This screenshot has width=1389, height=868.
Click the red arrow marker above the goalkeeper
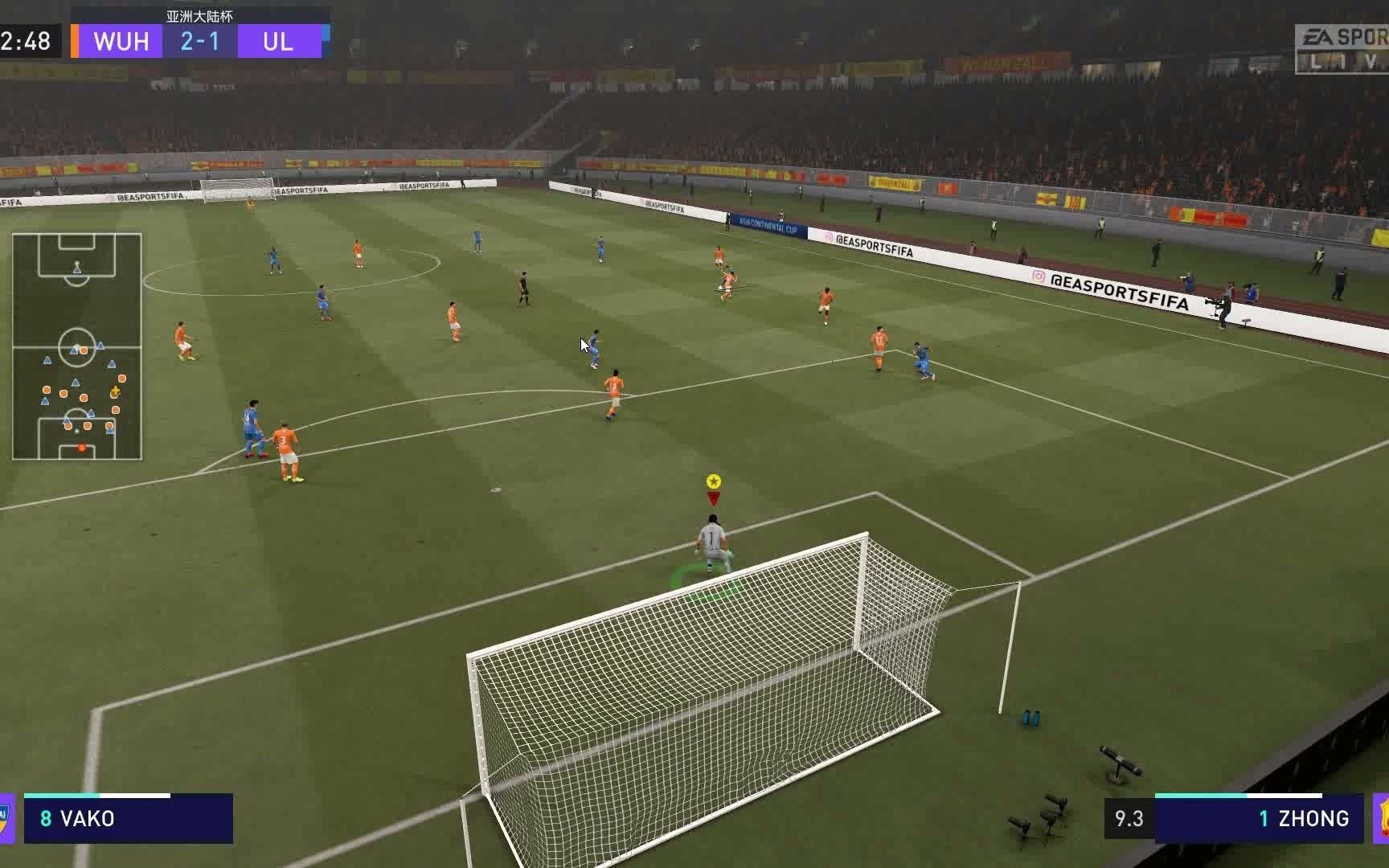point(713,498)
